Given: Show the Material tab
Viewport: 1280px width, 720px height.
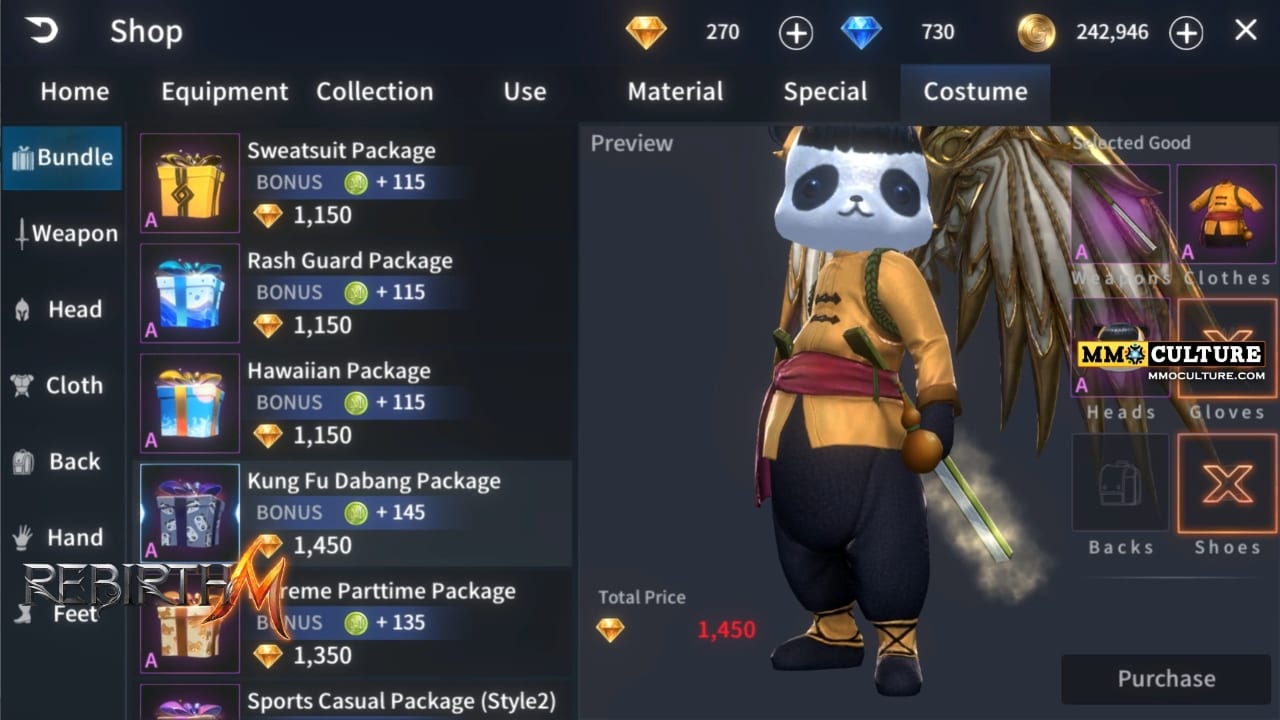Looking at the screenshot, I should point(675,92).
